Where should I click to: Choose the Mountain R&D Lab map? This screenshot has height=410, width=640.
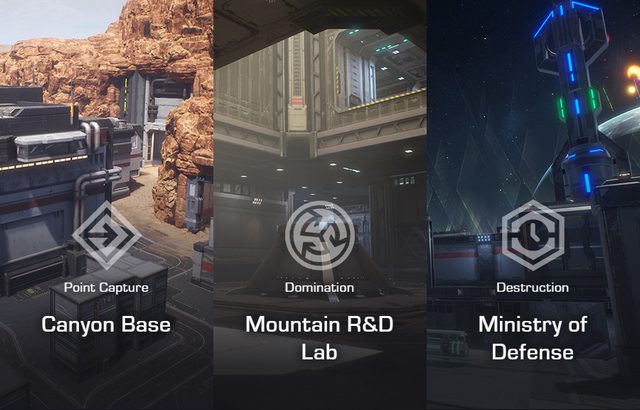[x=319, y=338]
